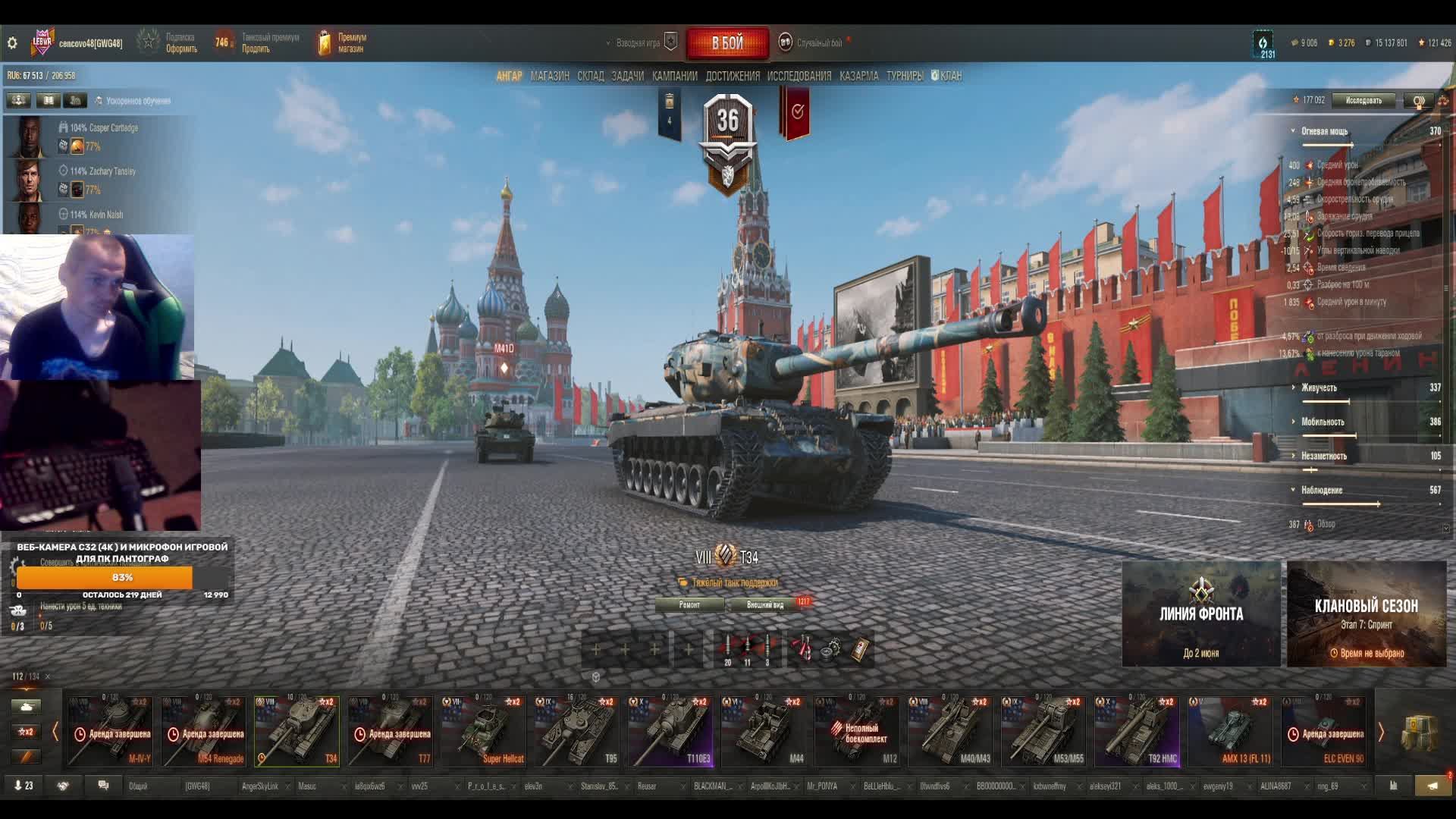
Task: Open the ТУРНИРЫ tab
Action: [x=904, y=76]
